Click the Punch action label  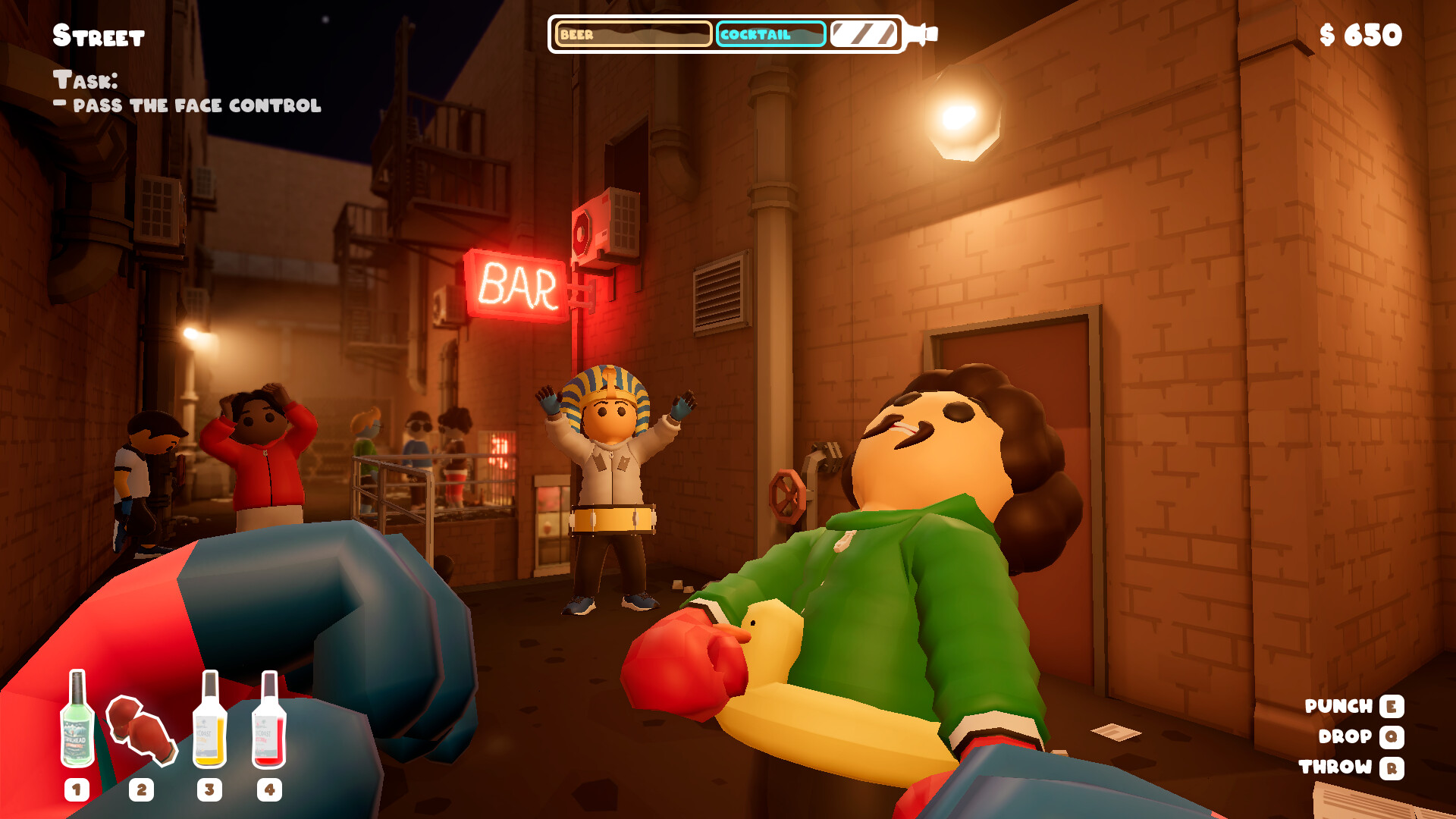pyautogui.click(x=1337, y=707)
